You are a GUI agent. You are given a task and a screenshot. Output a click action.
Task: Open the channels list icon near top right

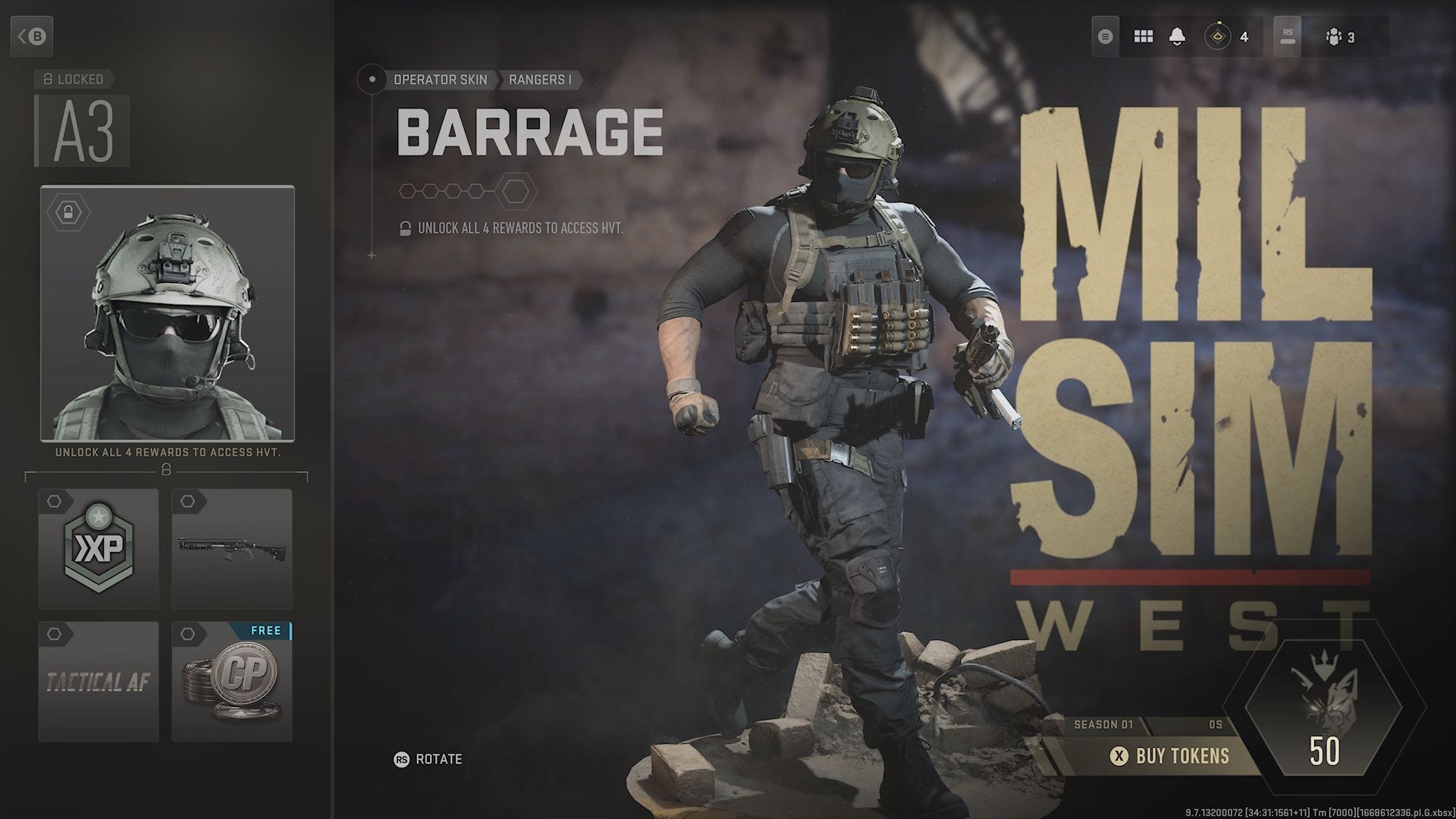pyautogui.click(x=1104, y=36)
